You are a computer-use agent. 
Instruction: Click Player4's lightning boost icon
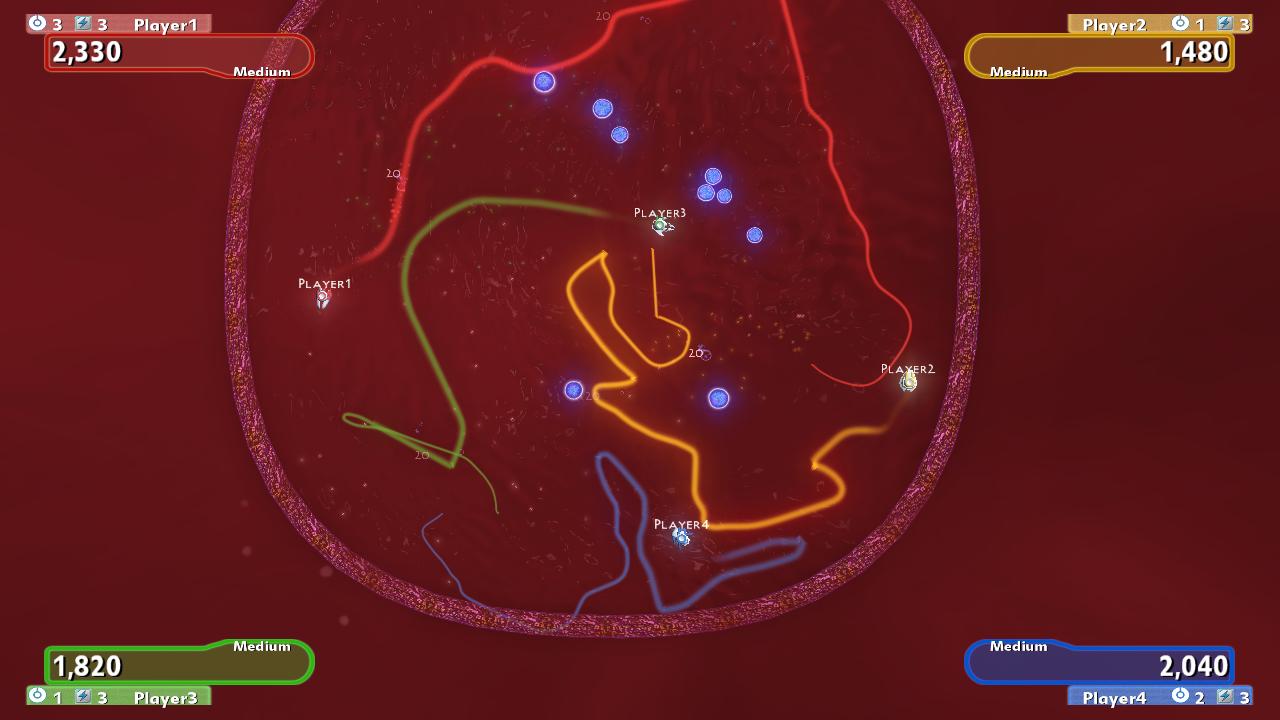coord(1225,696)
